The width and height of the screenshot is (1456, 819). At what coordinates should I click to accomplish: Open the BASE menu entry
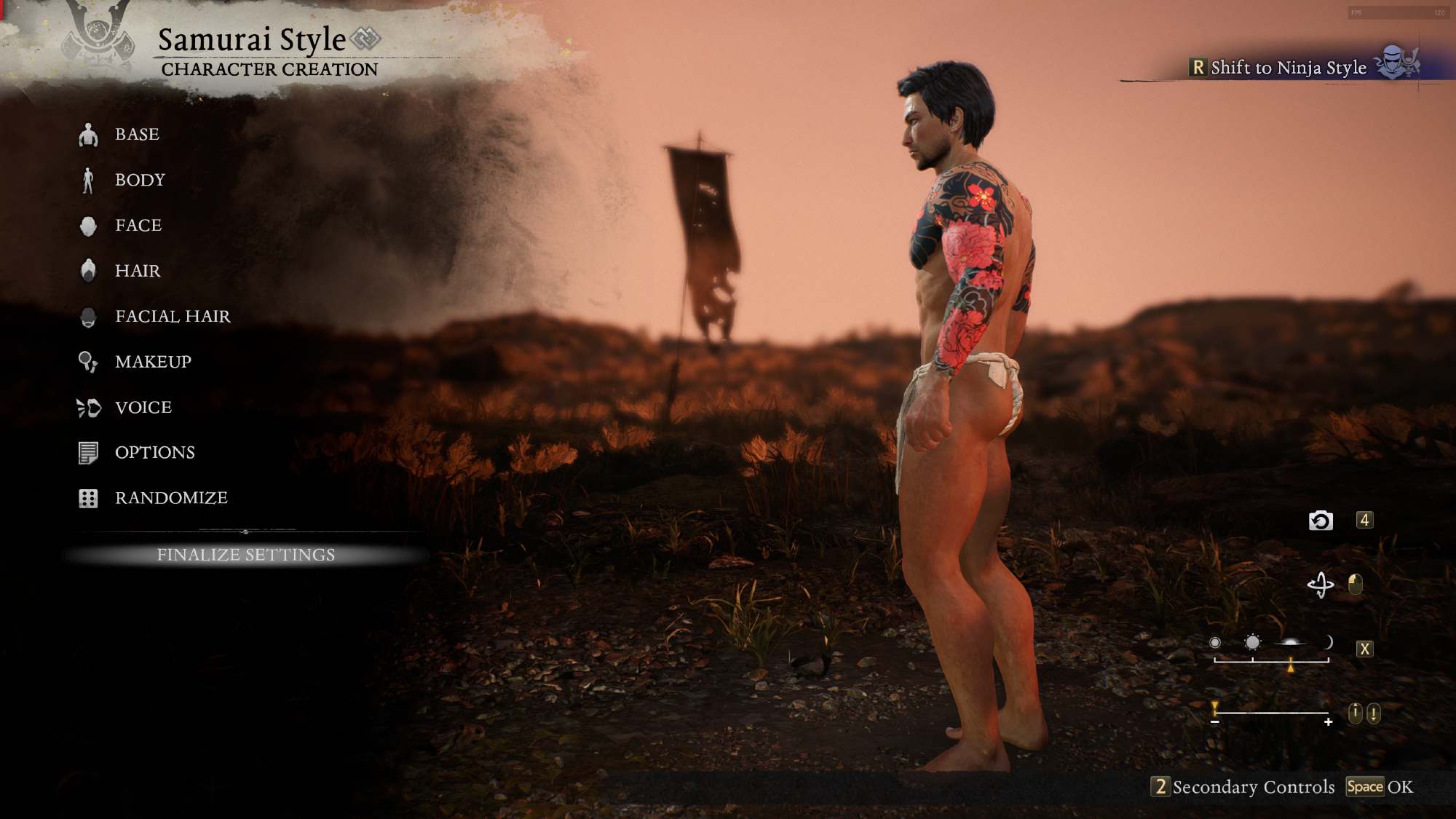137,135
